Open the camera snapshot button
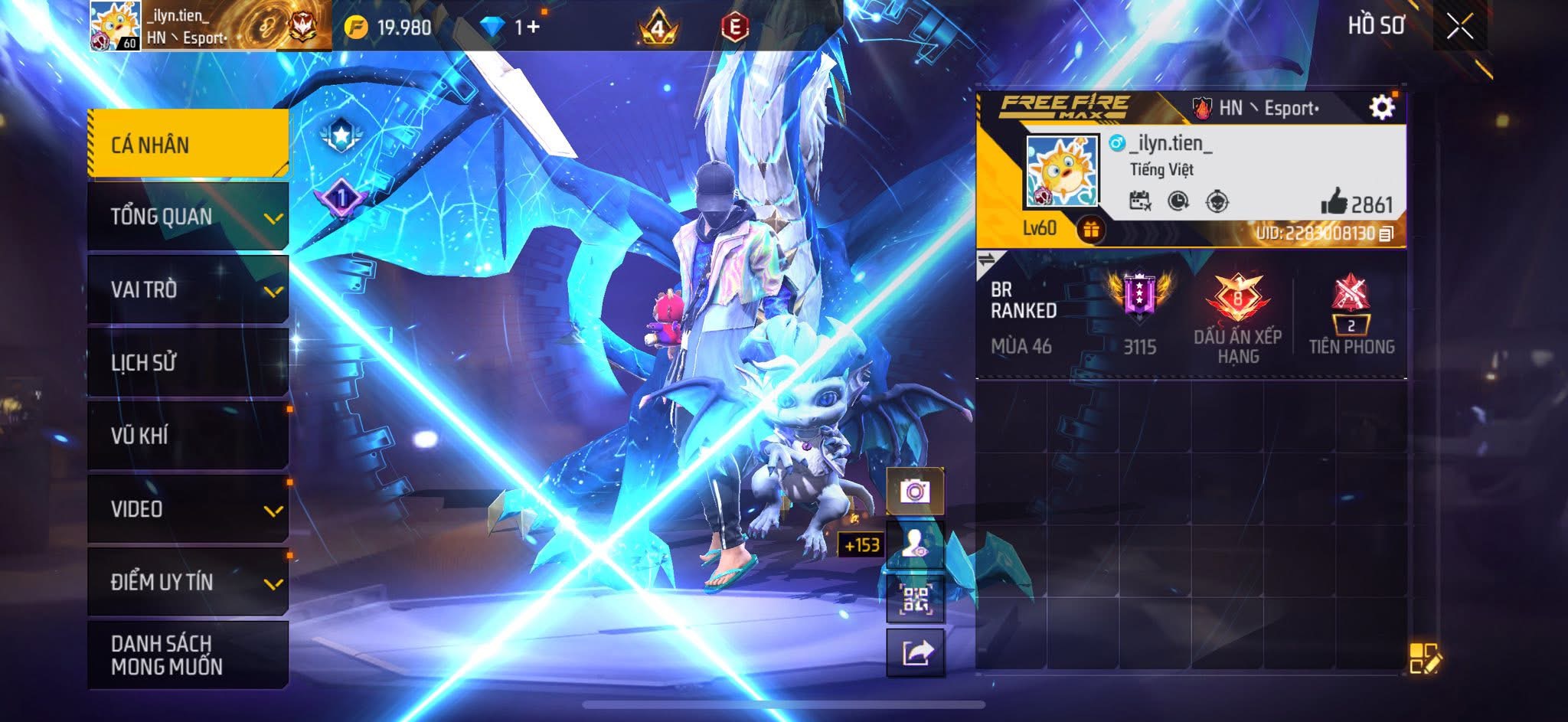Screen dimensions: 1568x722 pyautogui.click(x=915, y=491)
